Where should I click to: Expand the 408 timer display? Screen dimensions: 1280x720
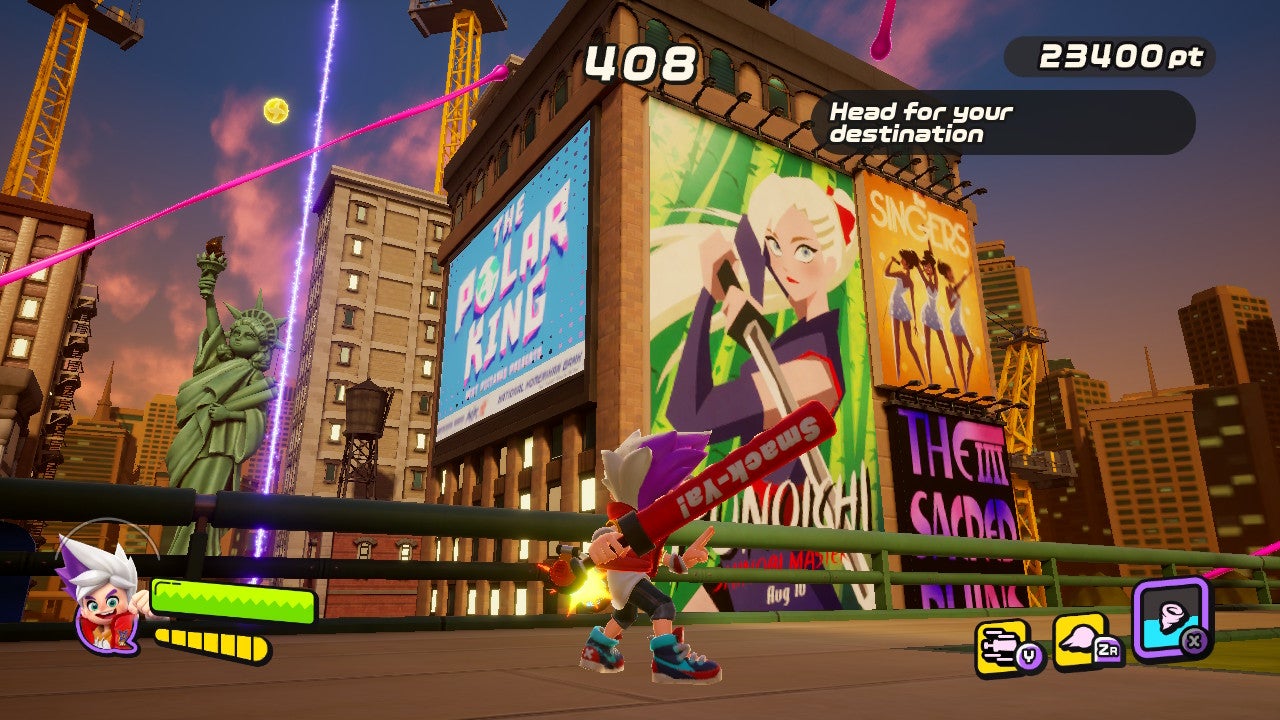point(639,63)
